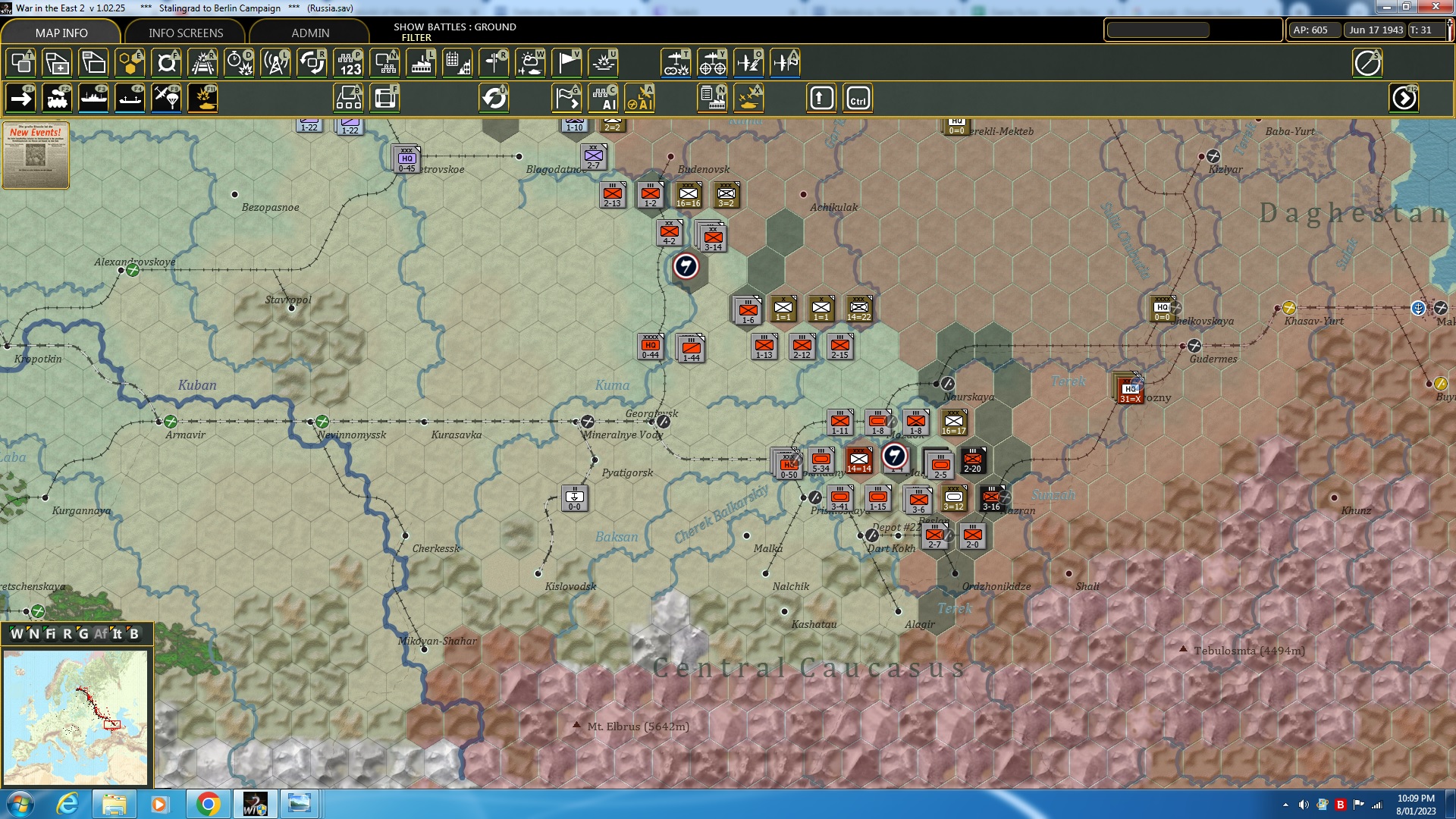
Task: Click the ground attack mode tank icon
Action: [x=201, y=97]
